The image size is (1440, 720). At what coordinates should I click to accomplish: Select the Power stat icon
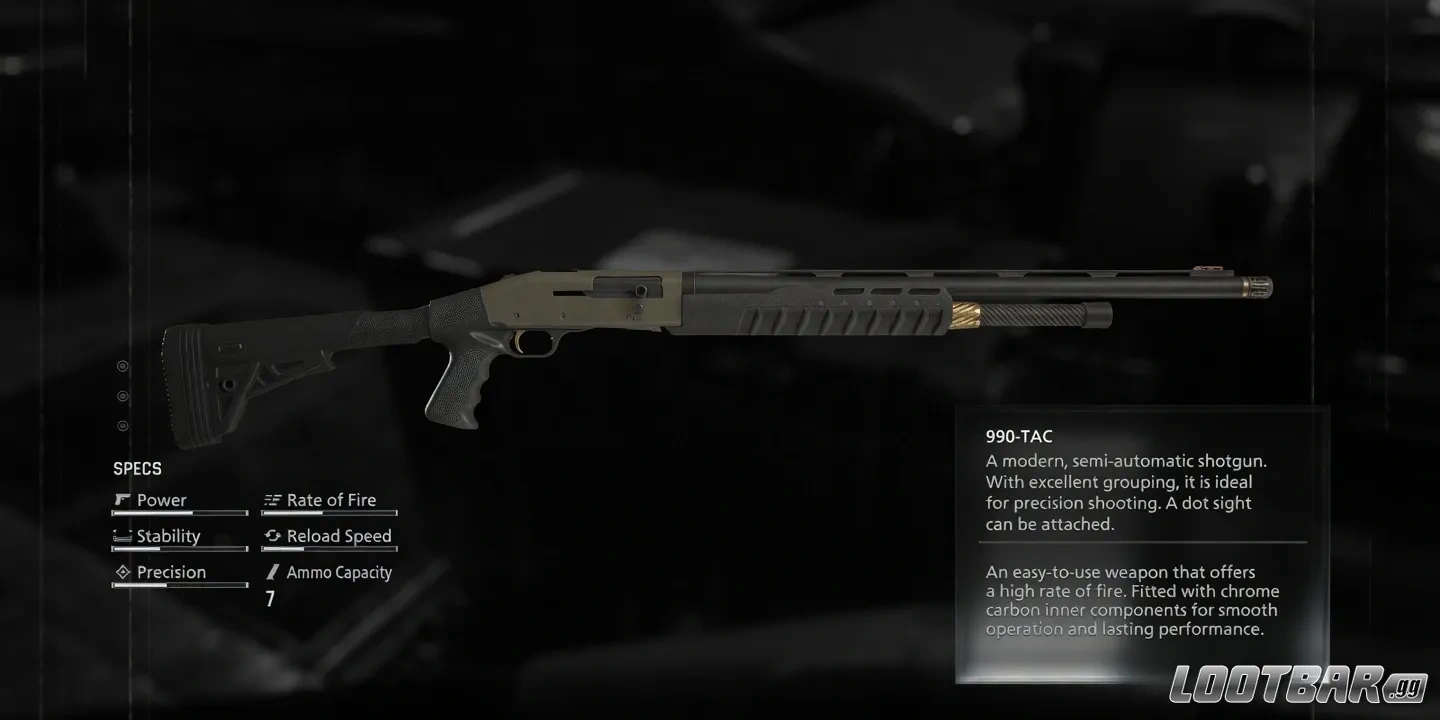[x=123, y=499]
